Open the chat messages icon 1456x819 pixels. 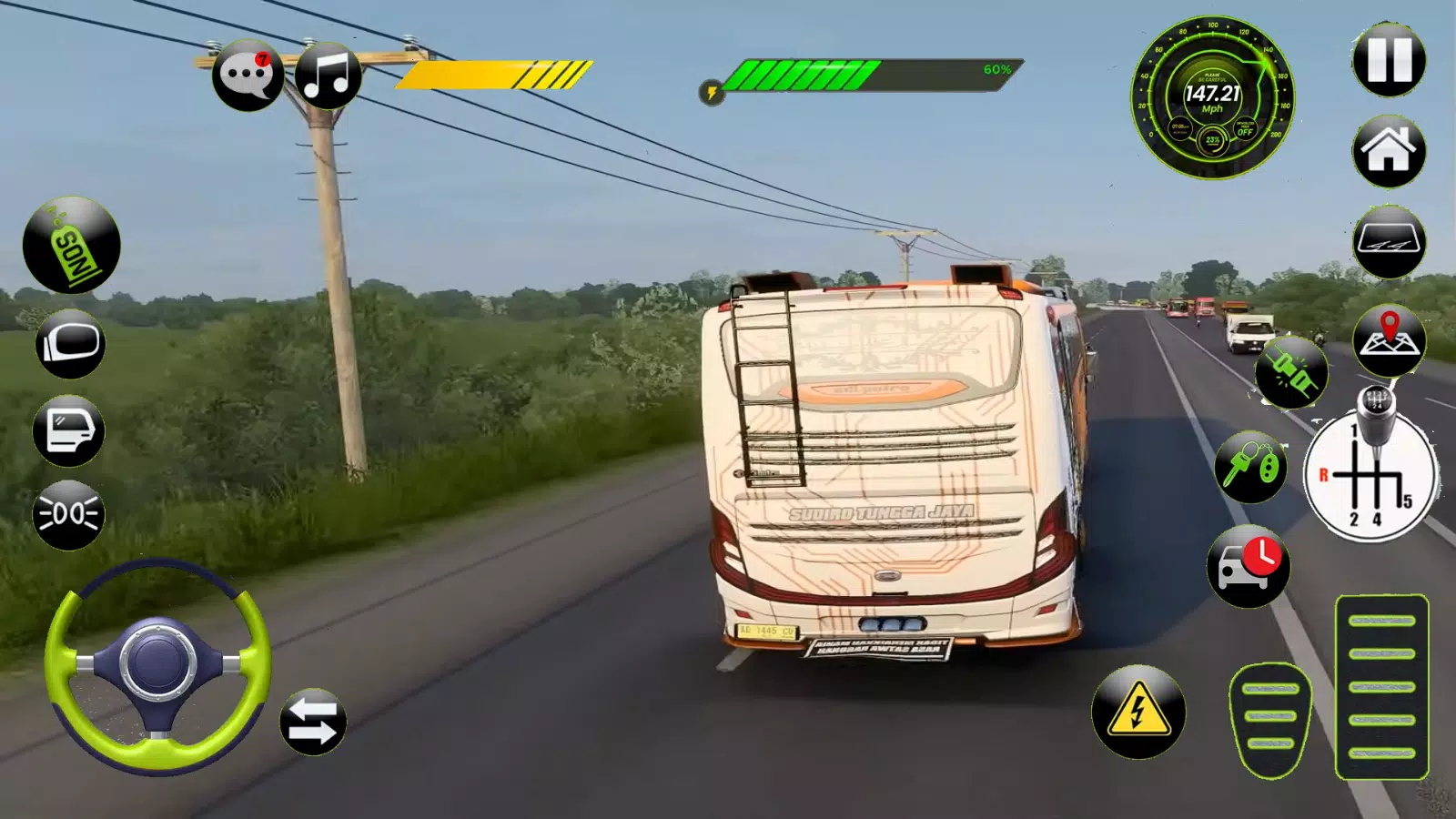248,75
